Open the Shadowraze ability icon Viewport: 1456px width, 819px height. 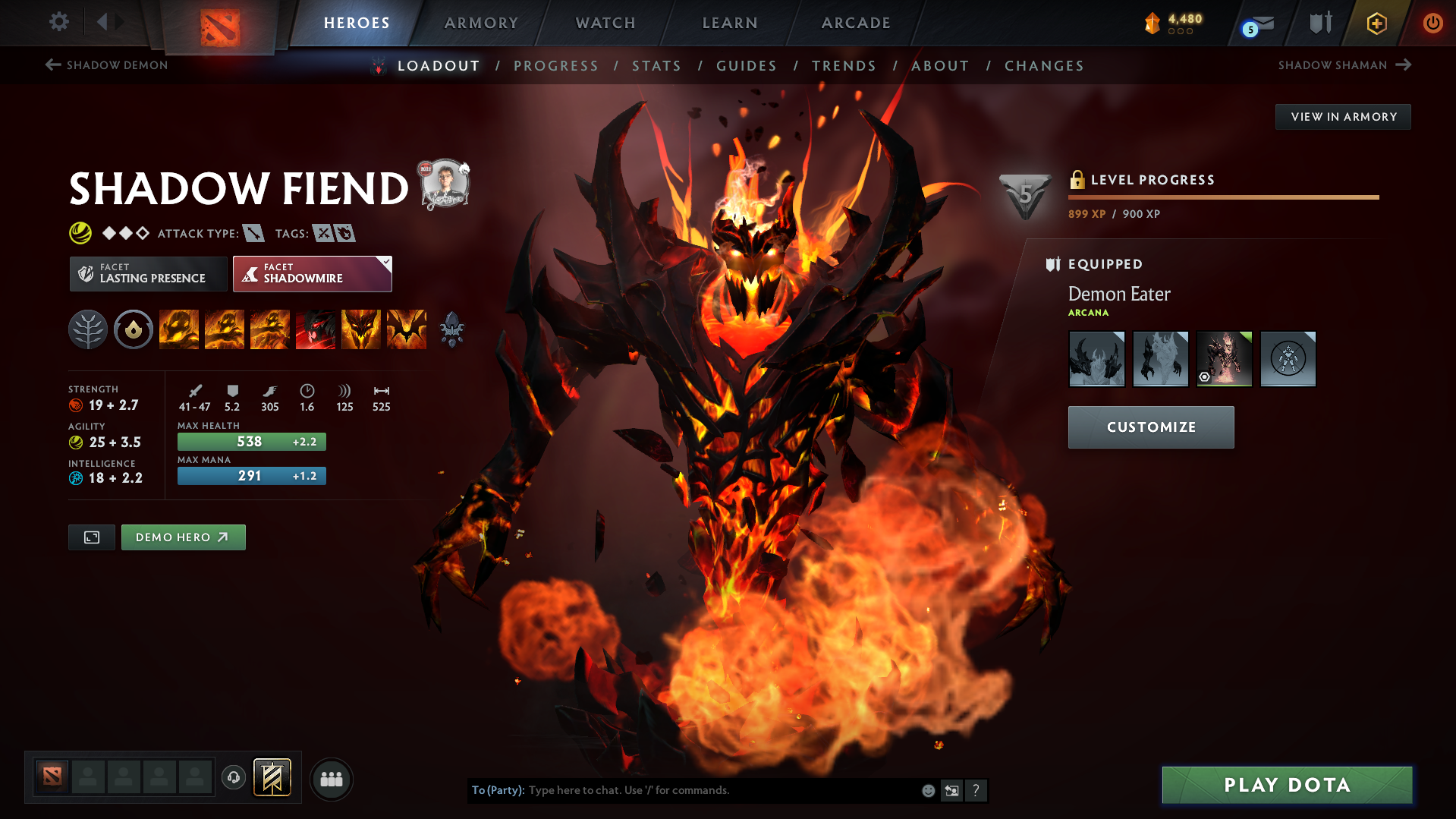click(179, 329)
